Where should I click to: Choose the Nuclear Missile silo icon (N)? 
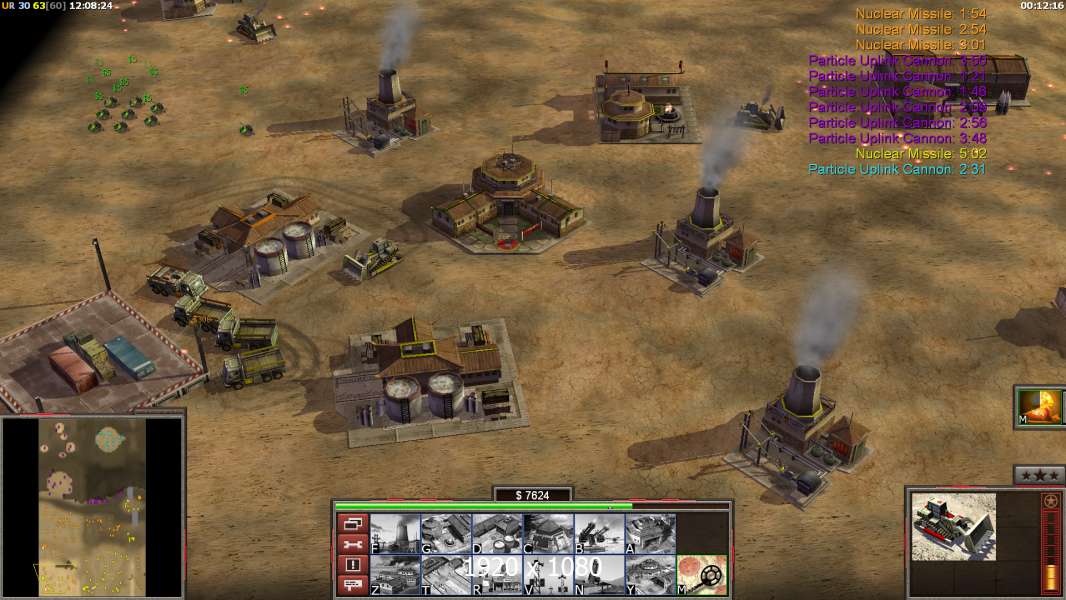tap(599, 575)
